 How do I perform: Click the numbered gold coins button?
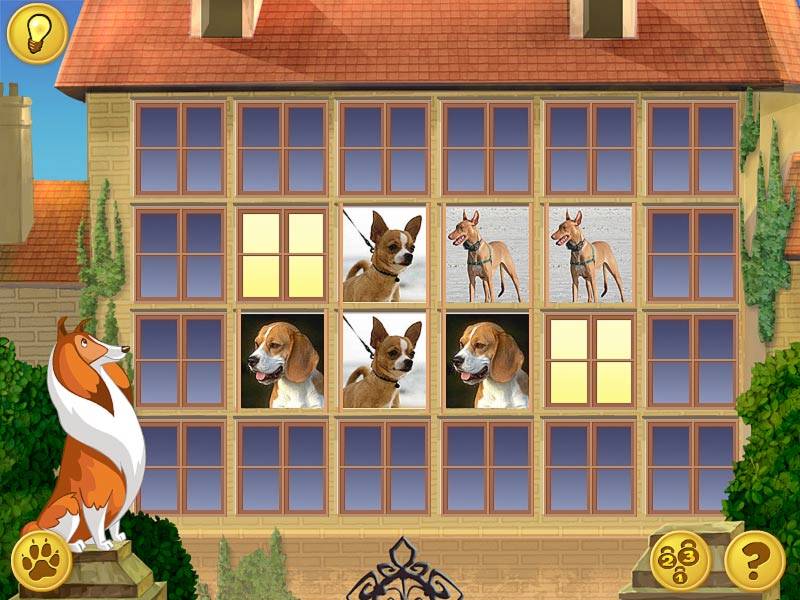tap(680, 560)
